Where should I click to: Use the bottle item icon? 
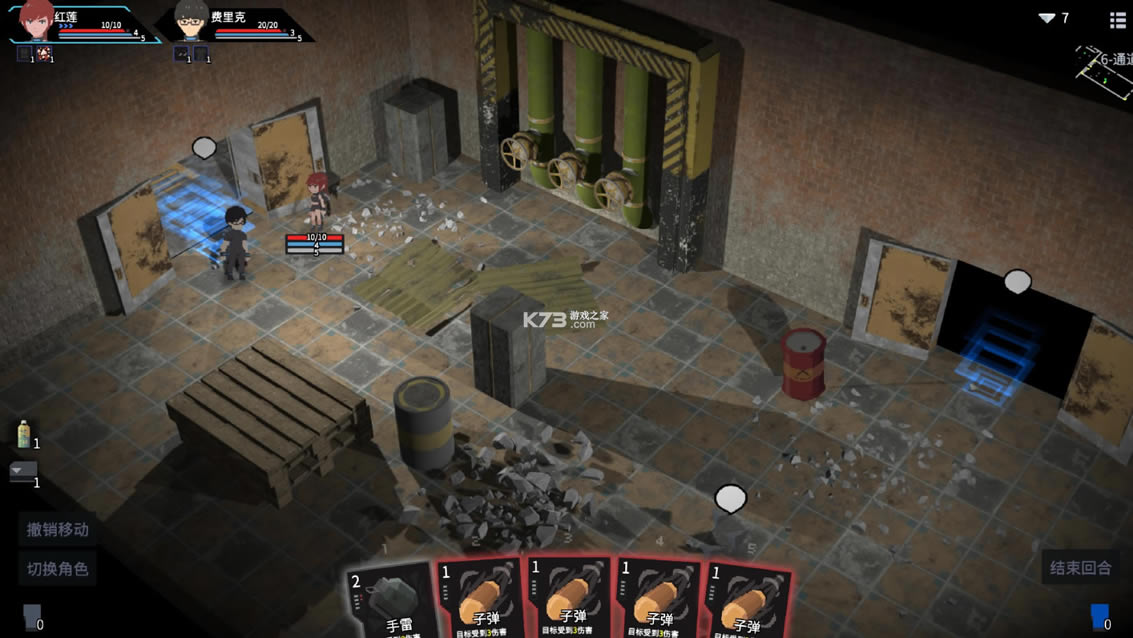point(24,435)
